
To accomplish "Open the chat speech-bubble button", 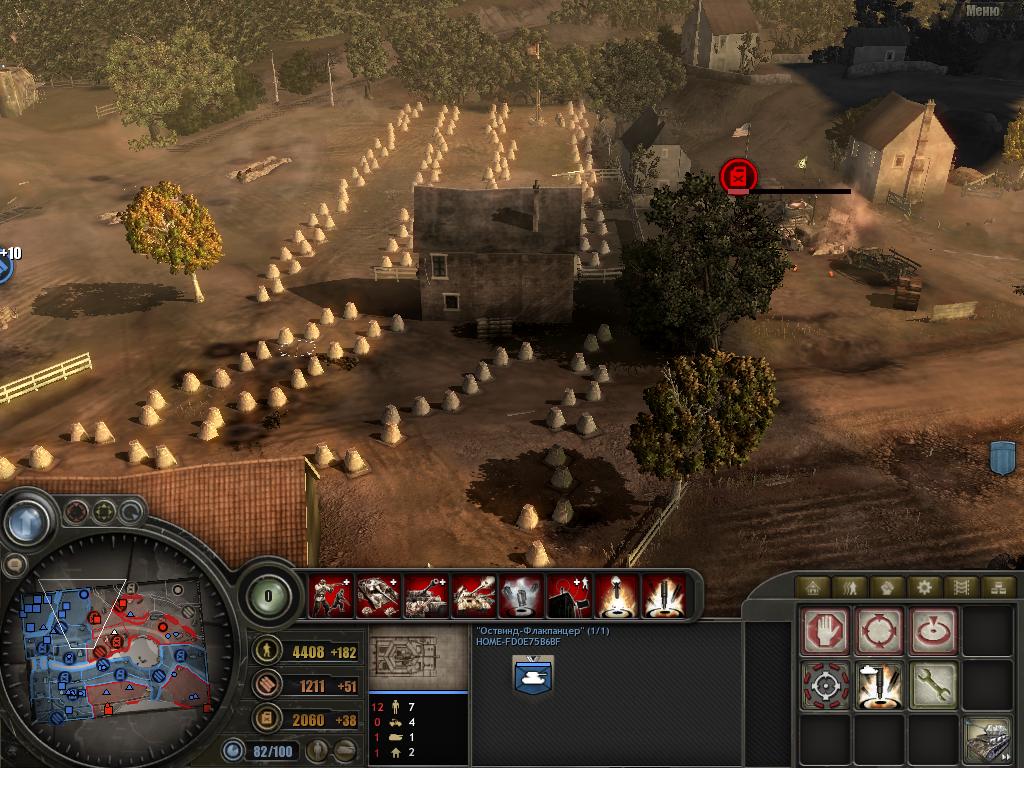I will point(14,565).
